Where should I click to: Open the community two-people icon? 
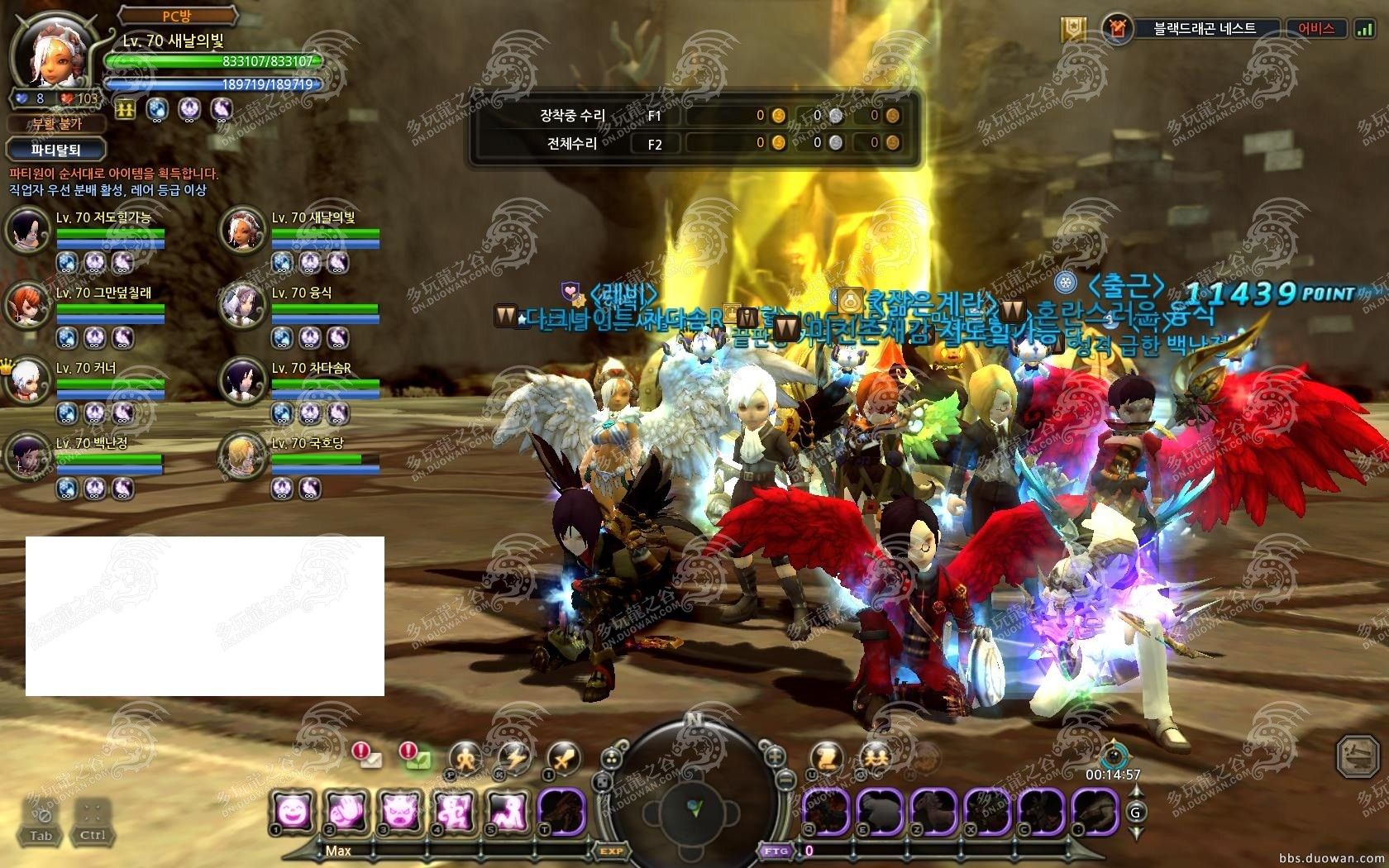point(875,757)
